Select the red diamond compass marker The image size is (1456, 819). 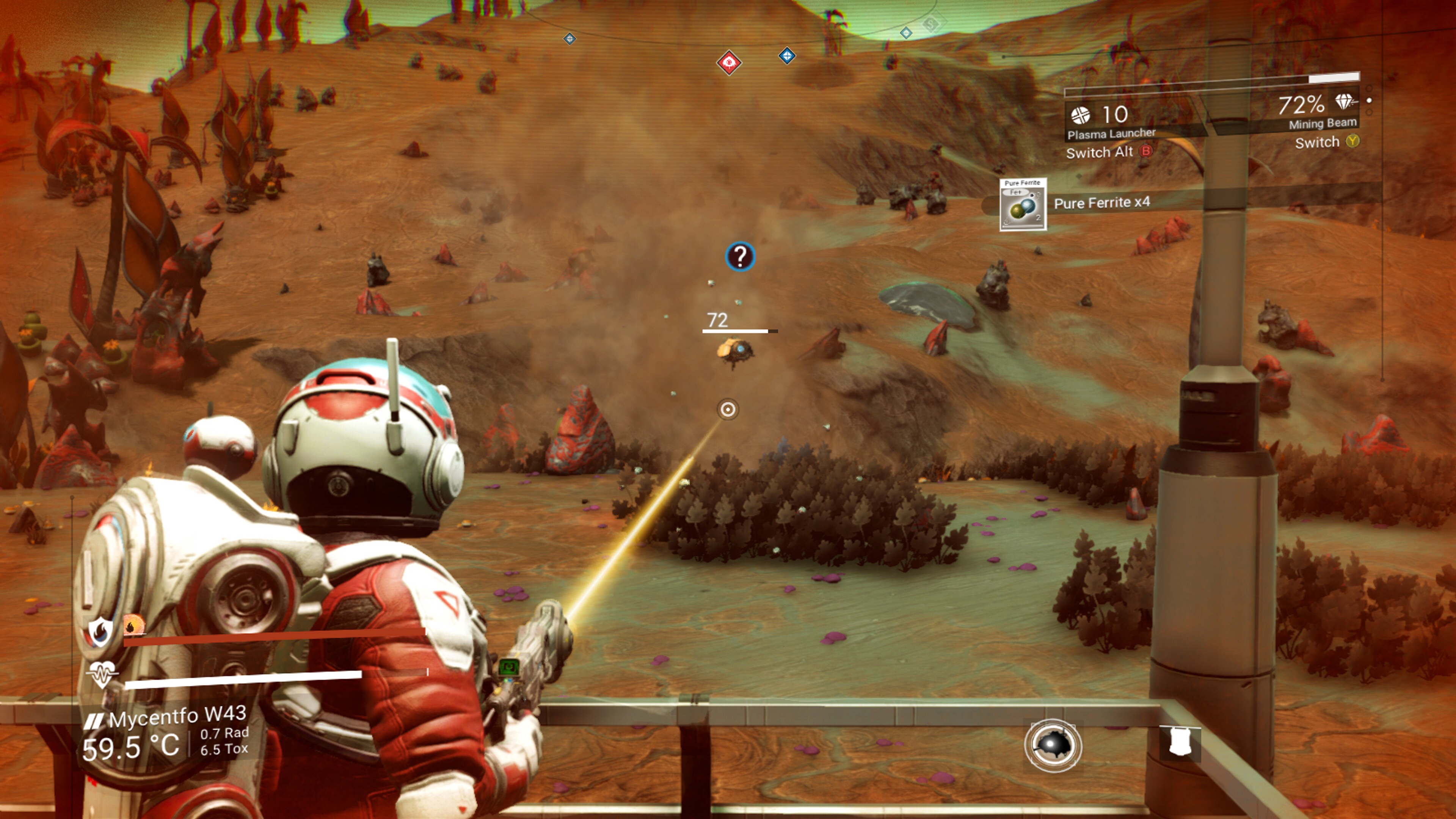pyautogui.click(x=728, y=62)
